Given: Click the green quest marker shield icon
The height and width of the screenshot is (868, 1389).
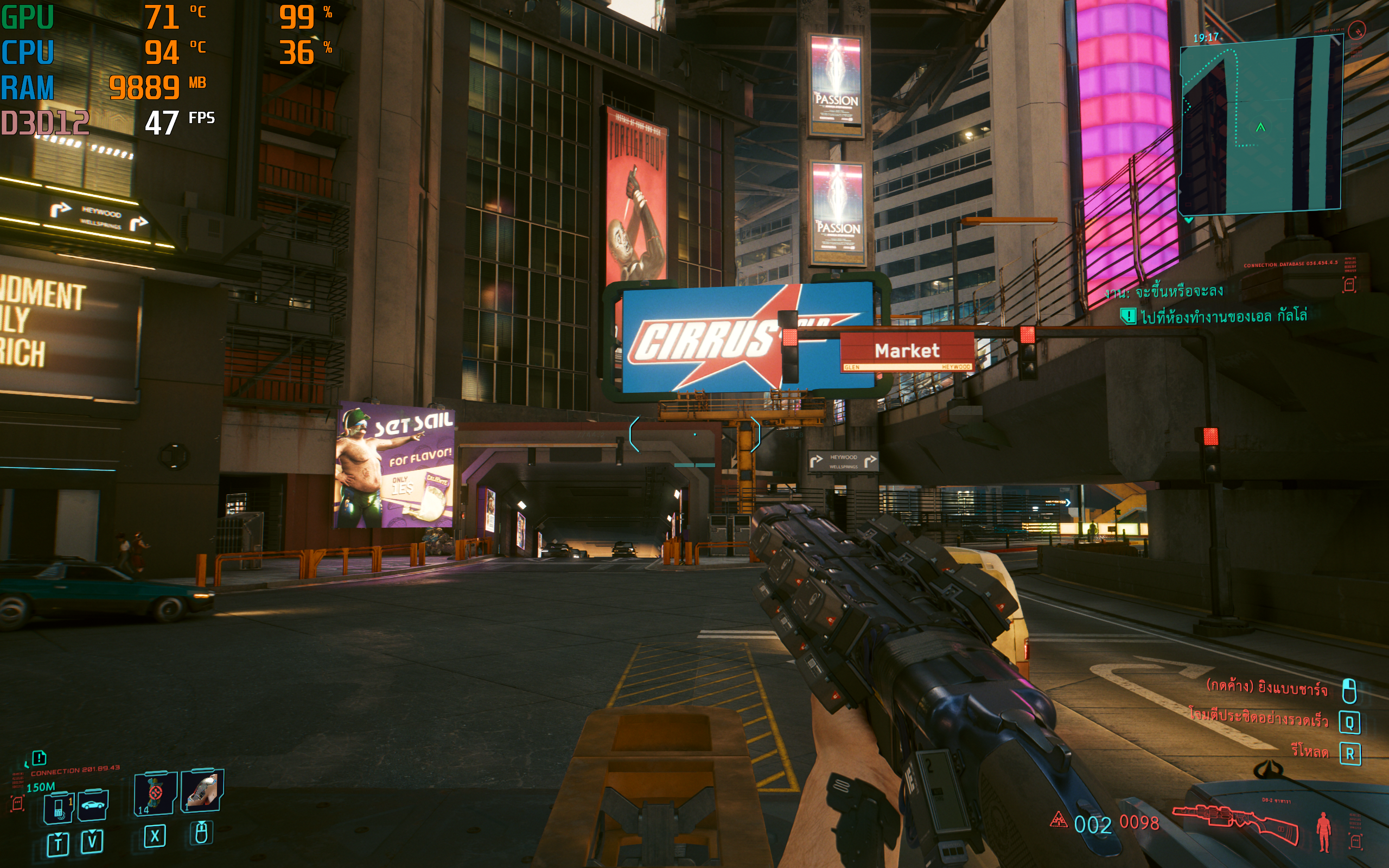Looking at the screenshot, I should (x=1128, y=316).
